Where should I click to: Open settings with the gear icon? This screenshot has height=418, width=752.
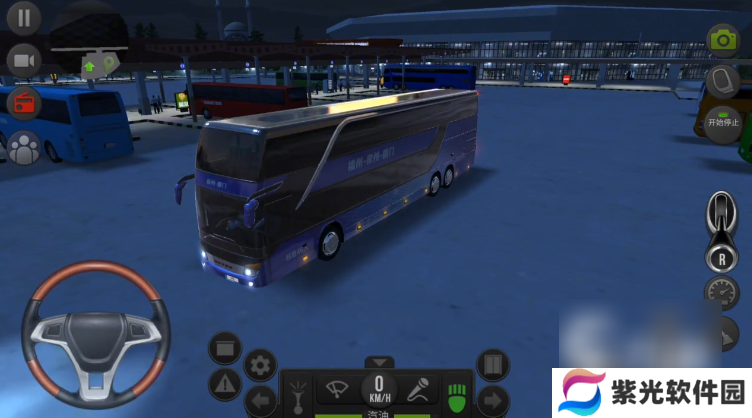(x=261, y=365)
